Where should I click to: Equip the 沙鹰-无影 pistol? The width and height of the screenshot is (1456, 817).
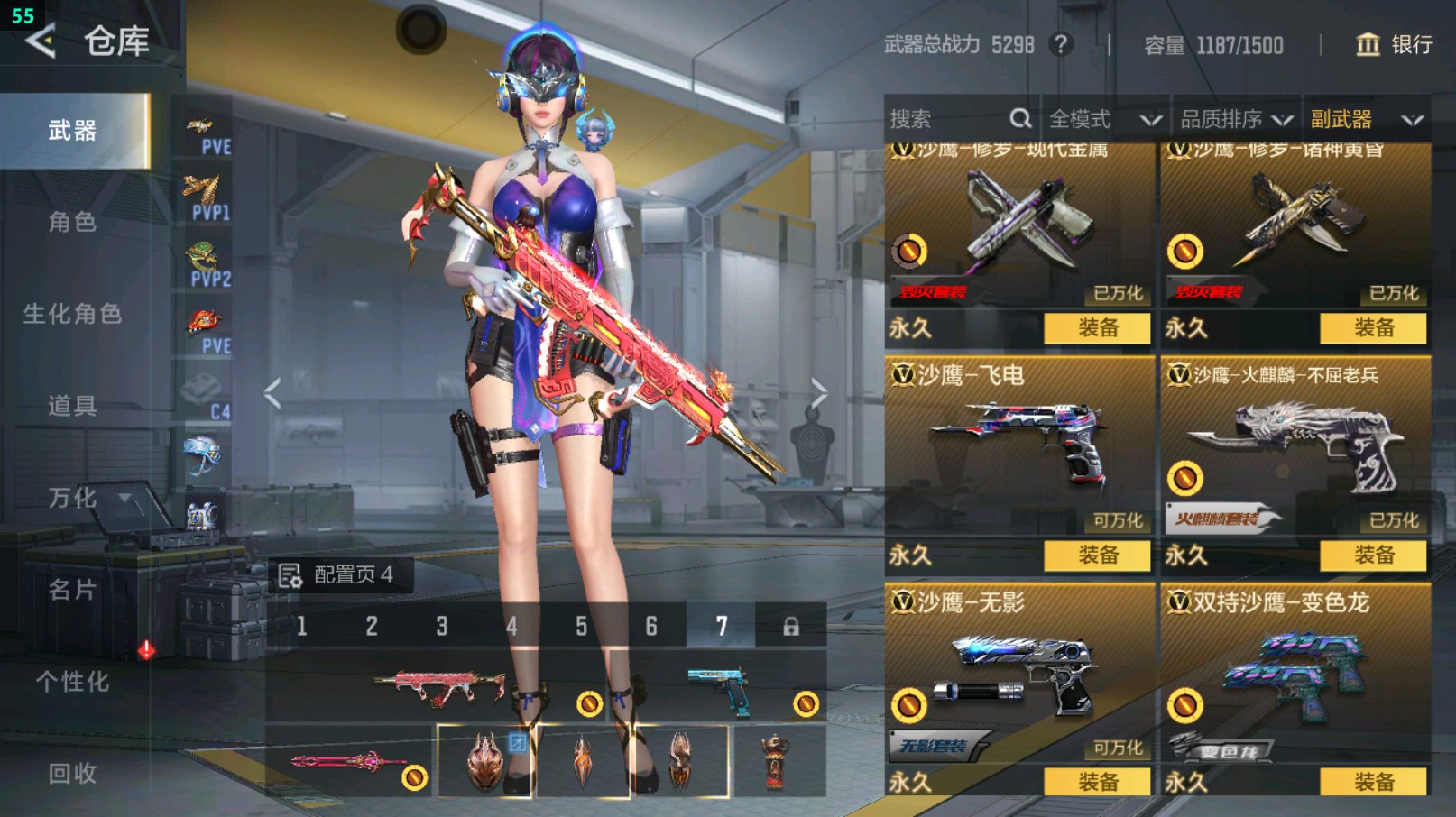1097,782
